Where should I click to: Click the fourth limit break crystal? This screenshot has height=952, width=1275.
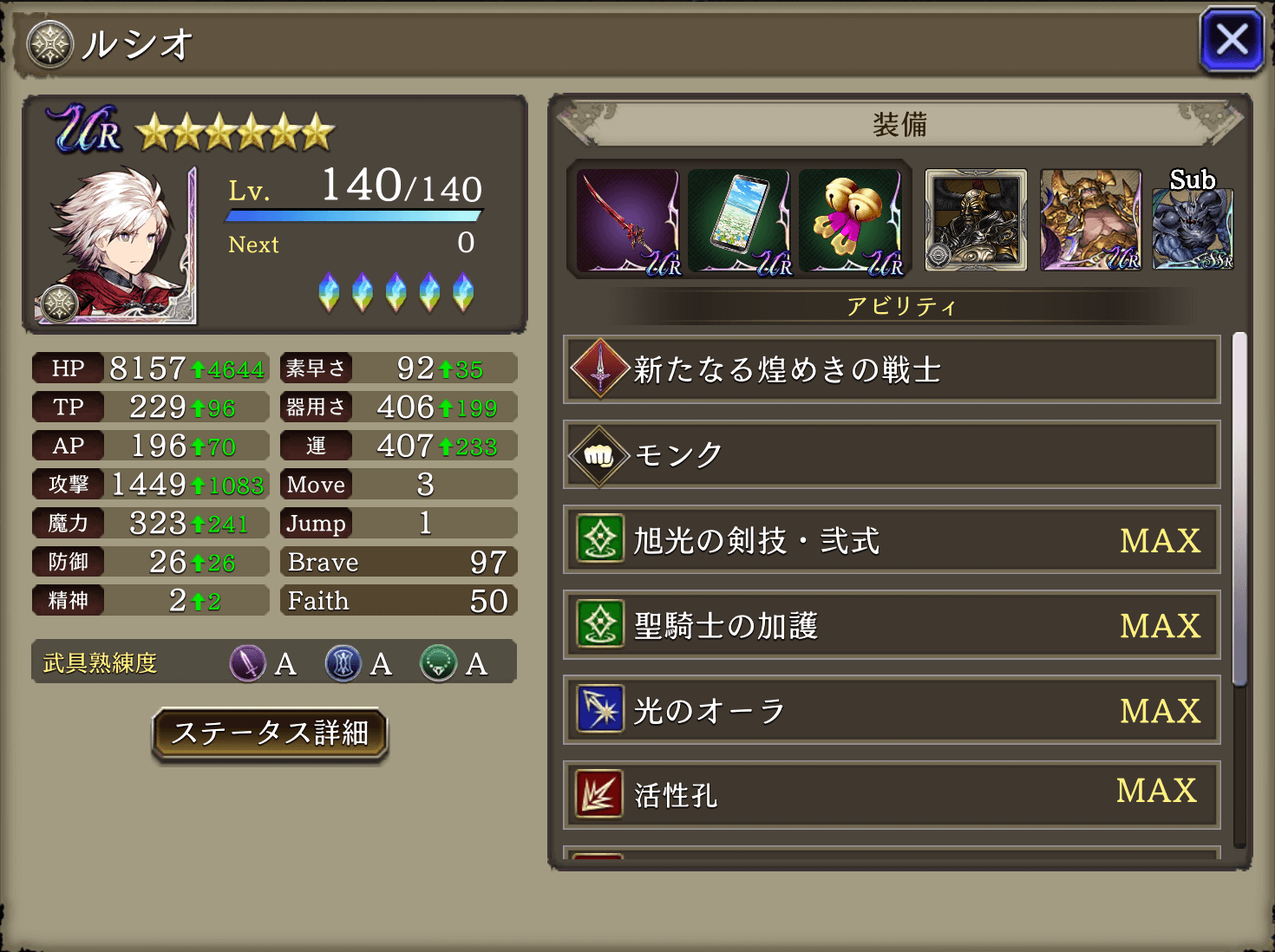click(430, 293)
